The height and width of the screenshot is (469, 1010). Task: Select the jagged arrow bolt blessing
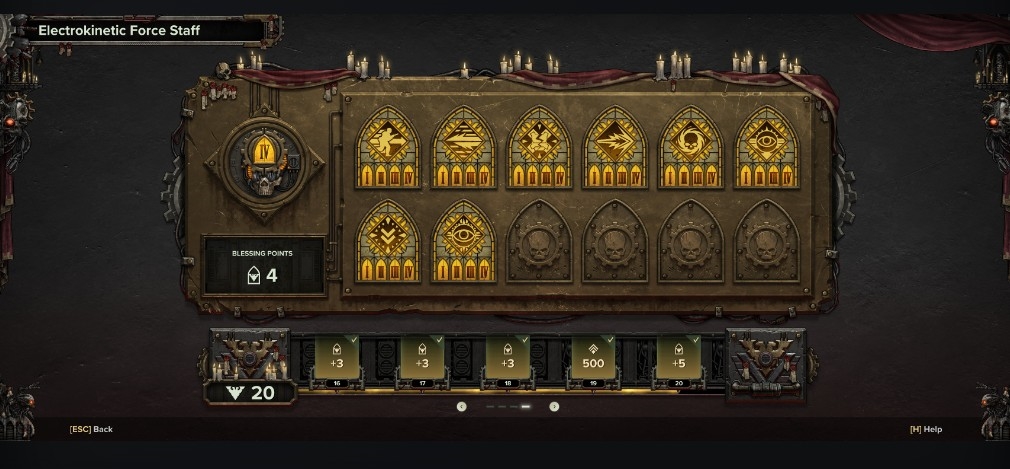coord(615,147)
